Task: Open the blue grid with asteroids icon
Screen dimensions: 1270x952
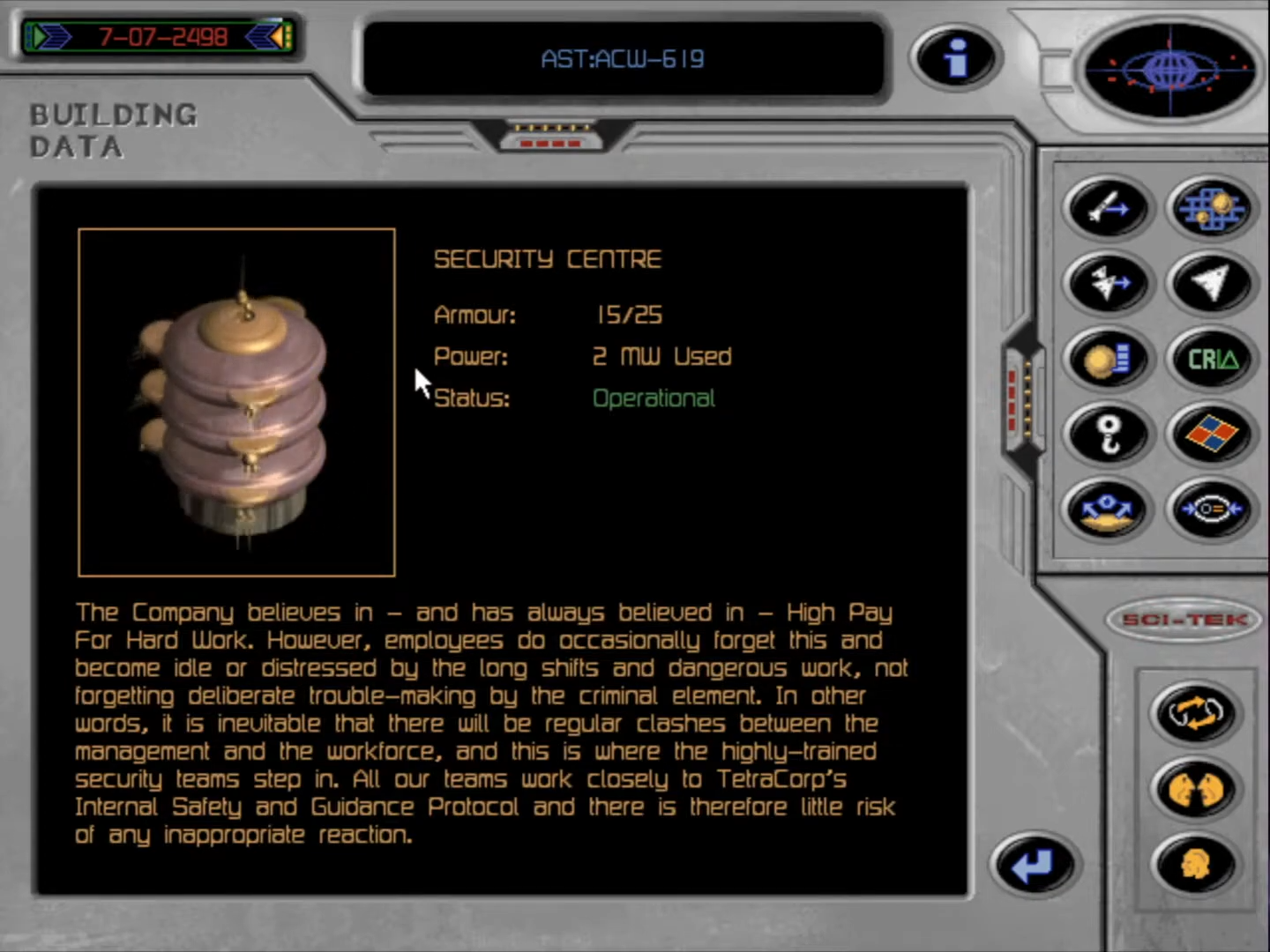Action: 1211,208
